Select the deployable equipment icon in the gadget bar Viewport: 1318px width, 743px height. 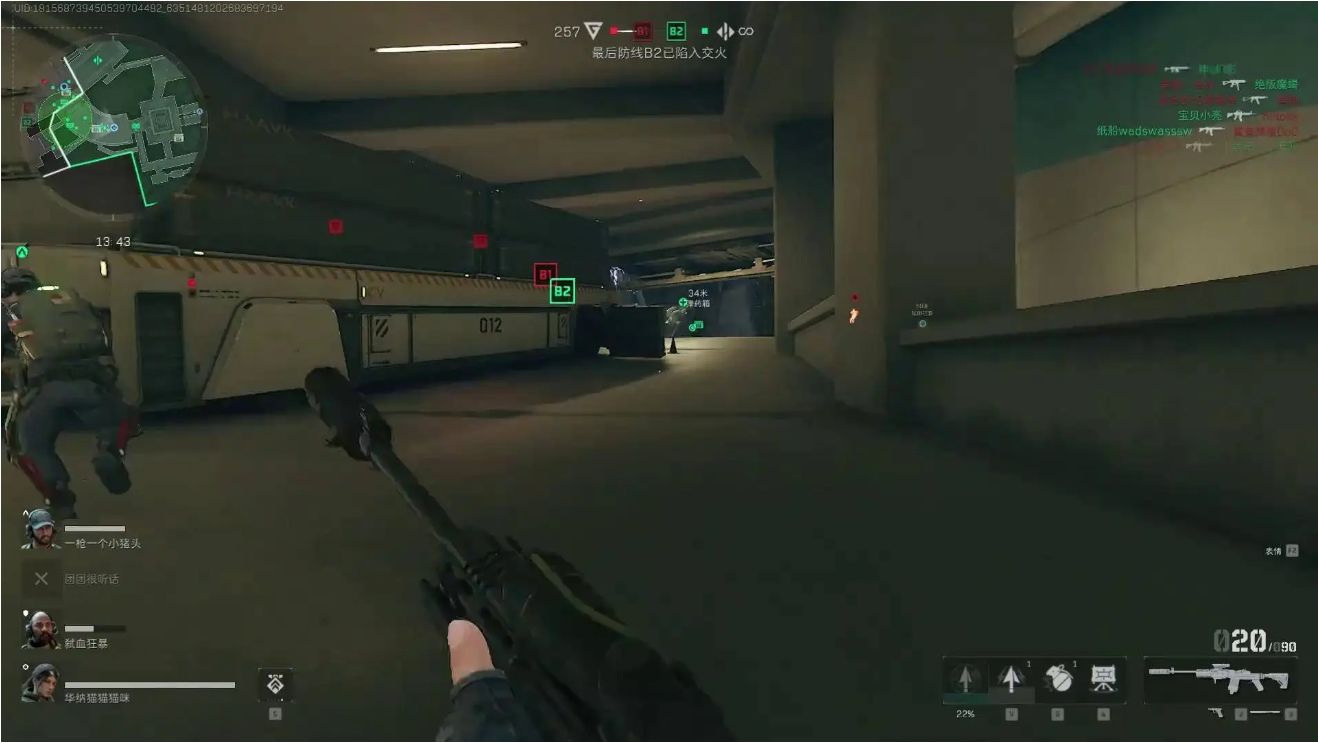pos(1105,681)
